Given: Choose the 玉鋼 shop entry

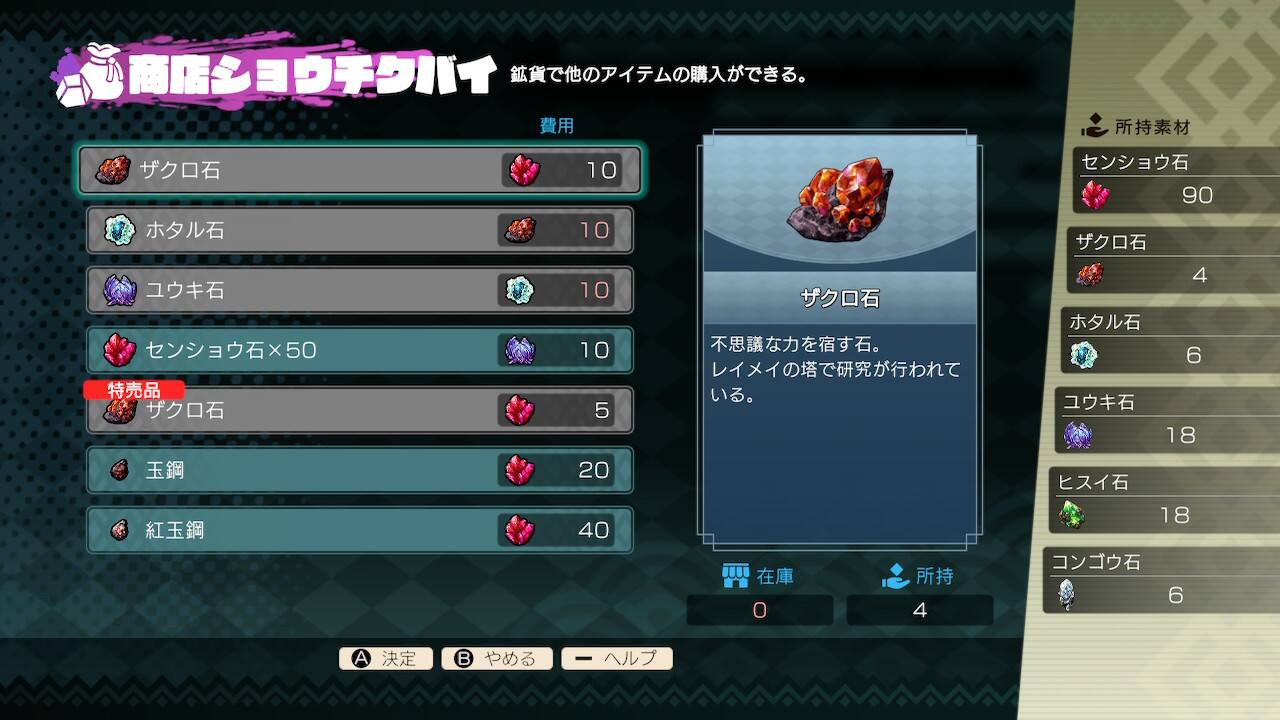Looking at the screenshot, I should [360, 470].
